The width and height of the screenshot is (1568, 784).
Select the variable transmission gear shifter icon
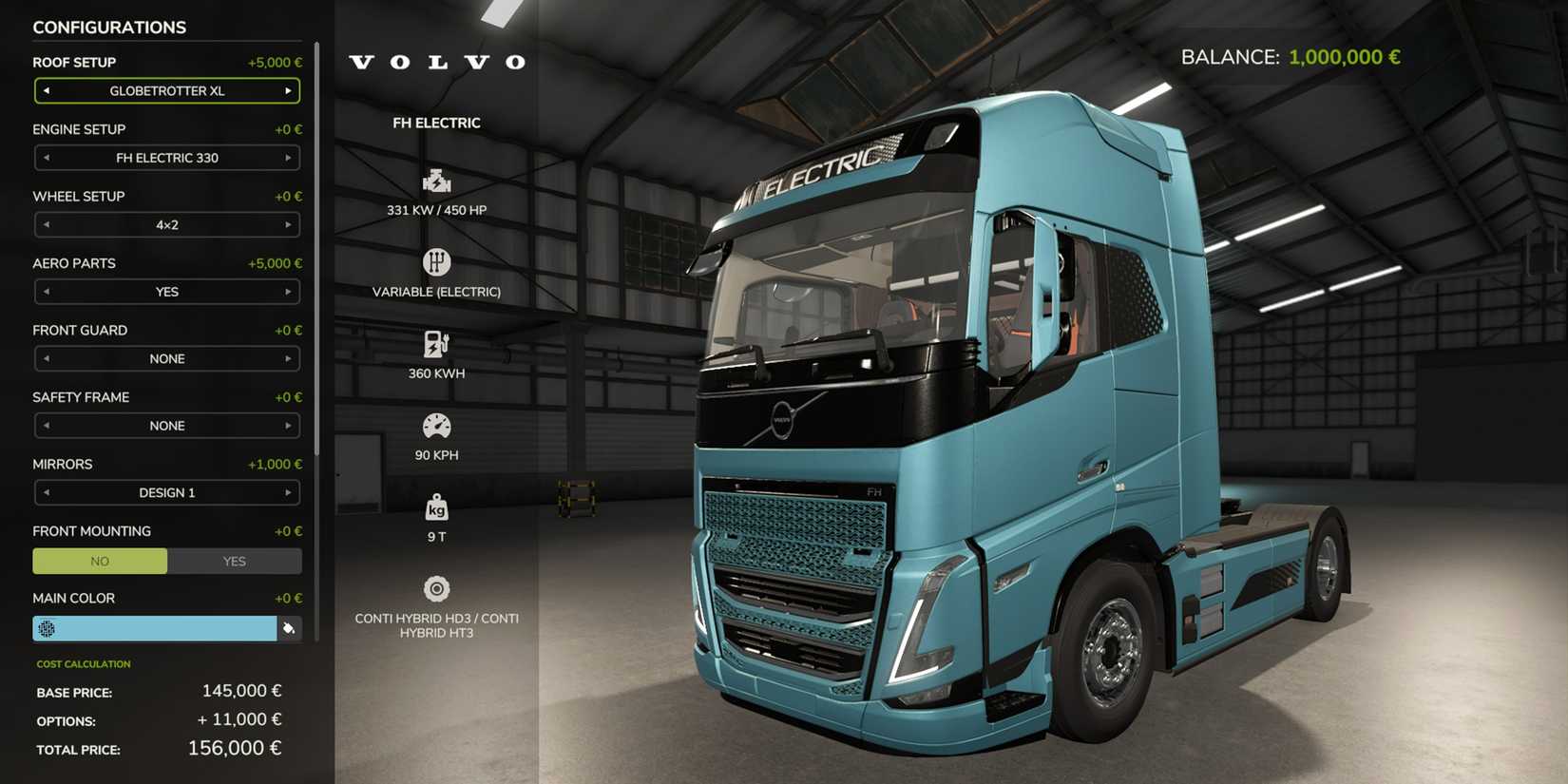[x=436, y=260]
